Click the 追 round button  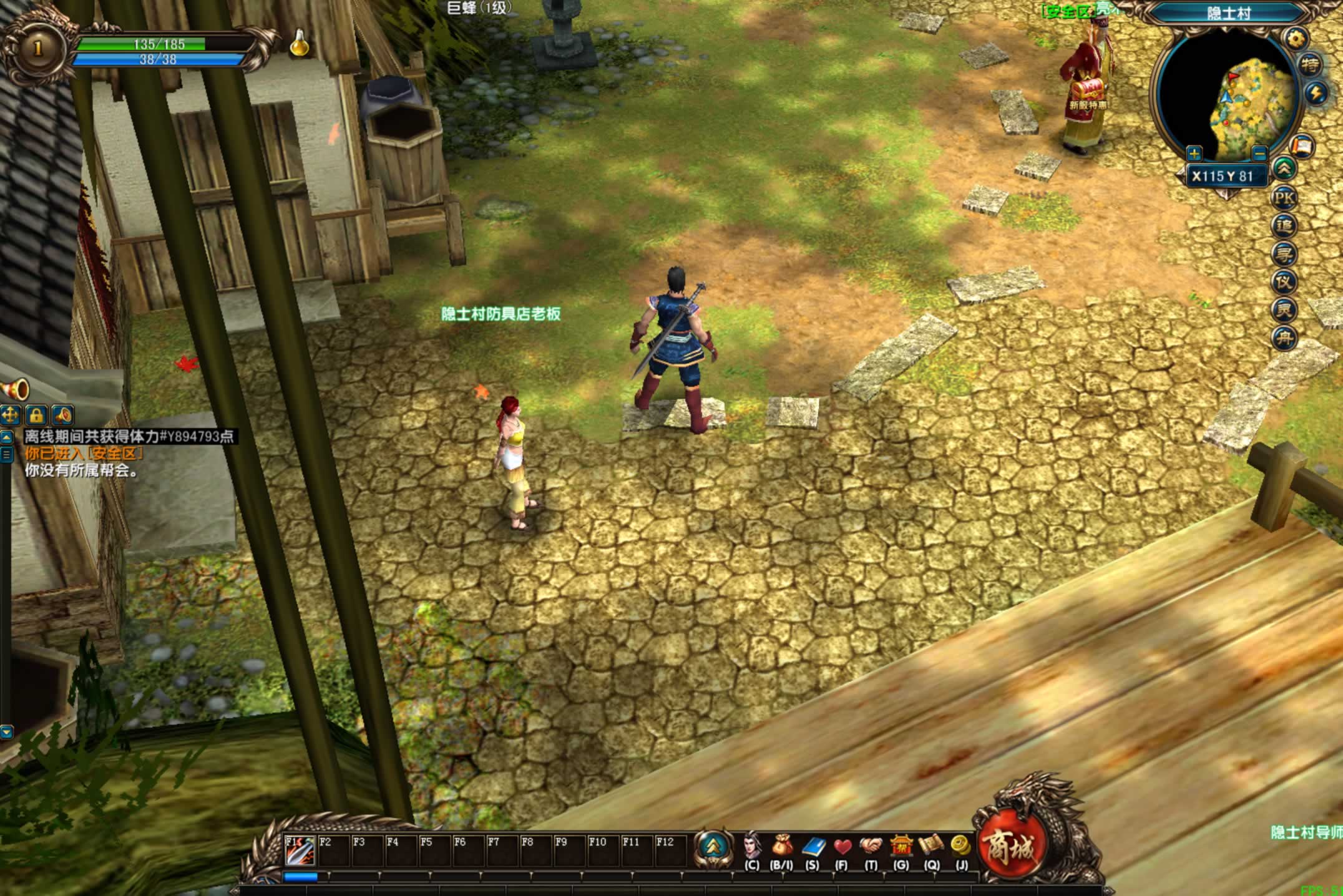1284,226
